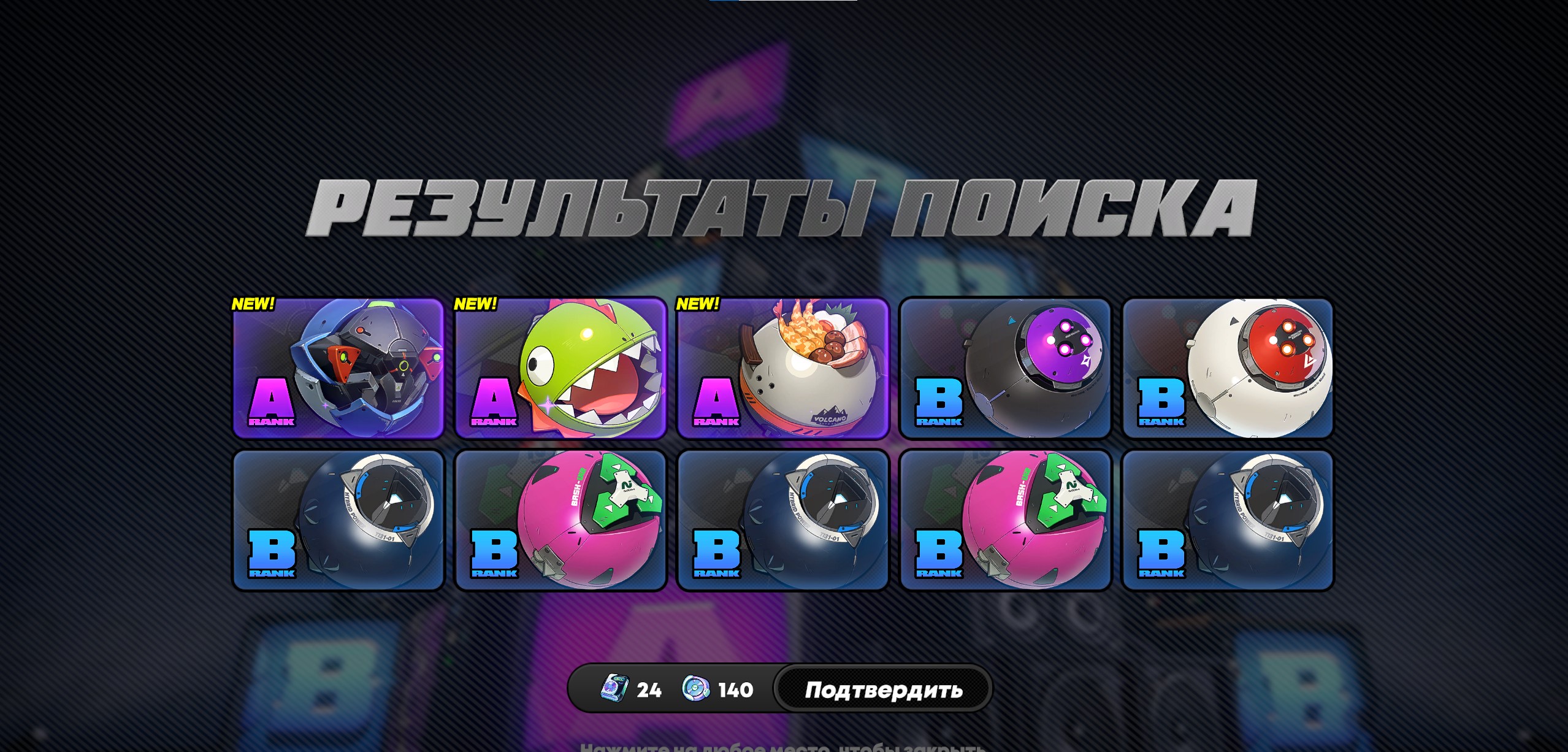This screenshot has width=1568, height=752.
Task: Select the A-rank dark mechanical sphere card
Action: pyautogui.click(x=338, y=369)
